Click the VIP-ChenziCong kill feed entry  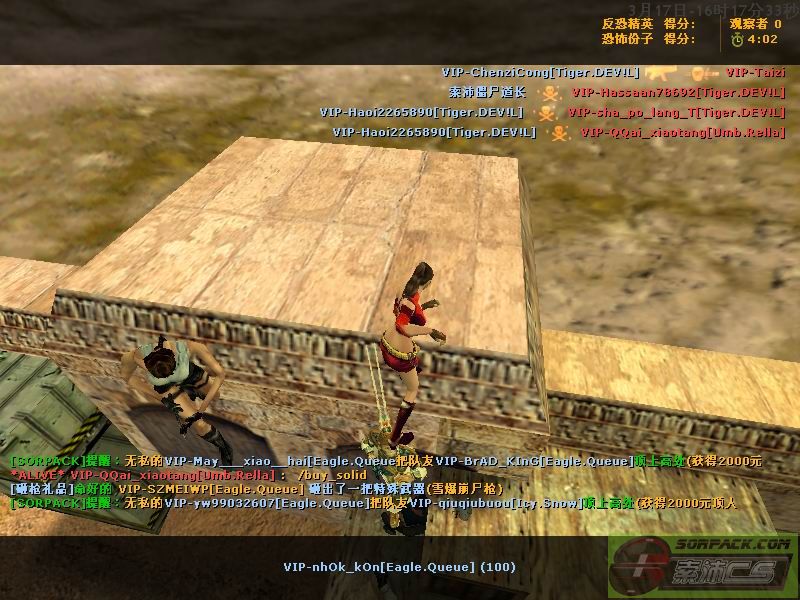pos(540,72)
